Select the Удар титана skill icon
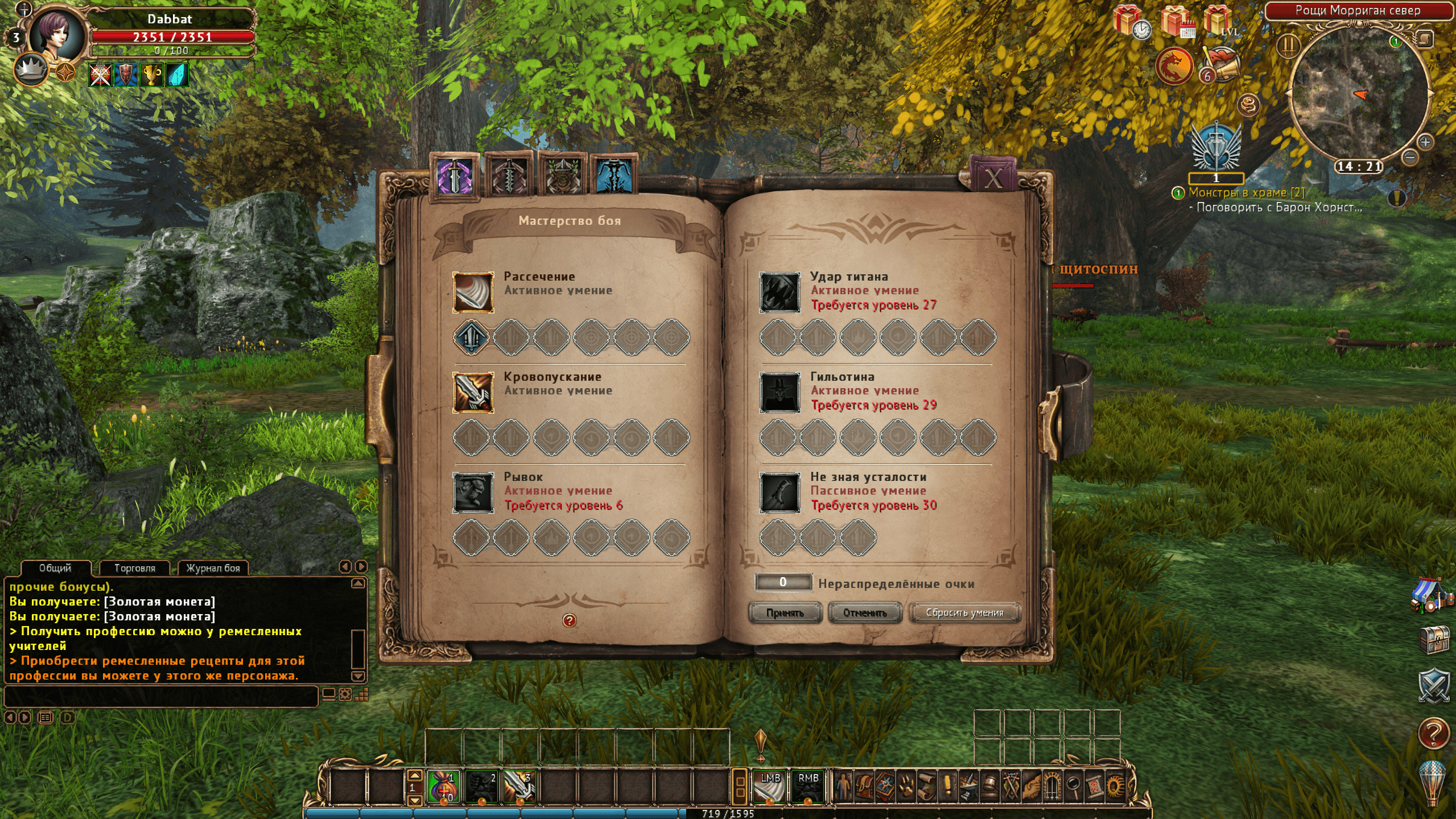 (x=779, y=293)
